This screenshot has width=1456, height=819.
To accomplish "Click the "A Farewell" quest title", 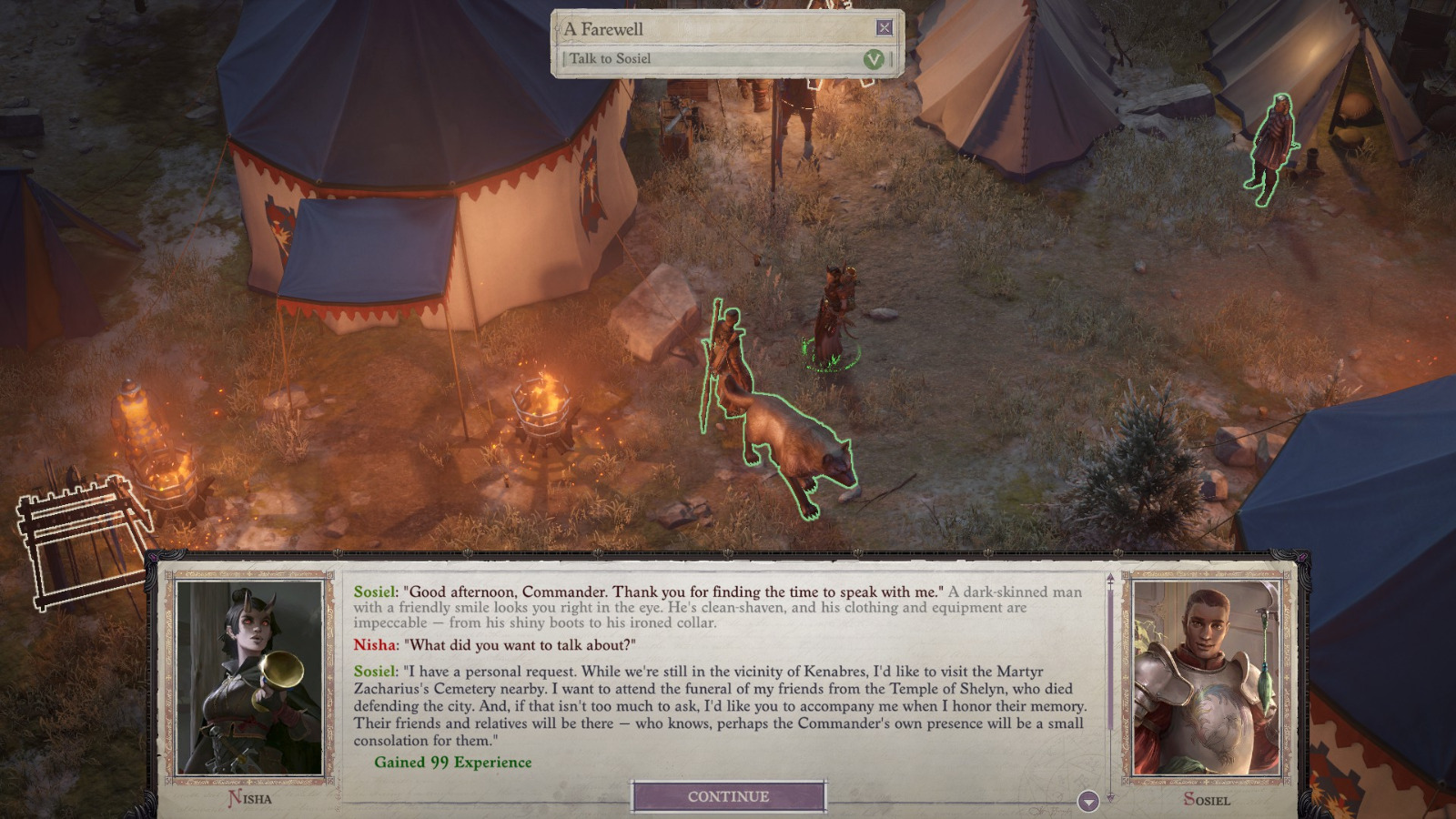I will click(604, 28).
